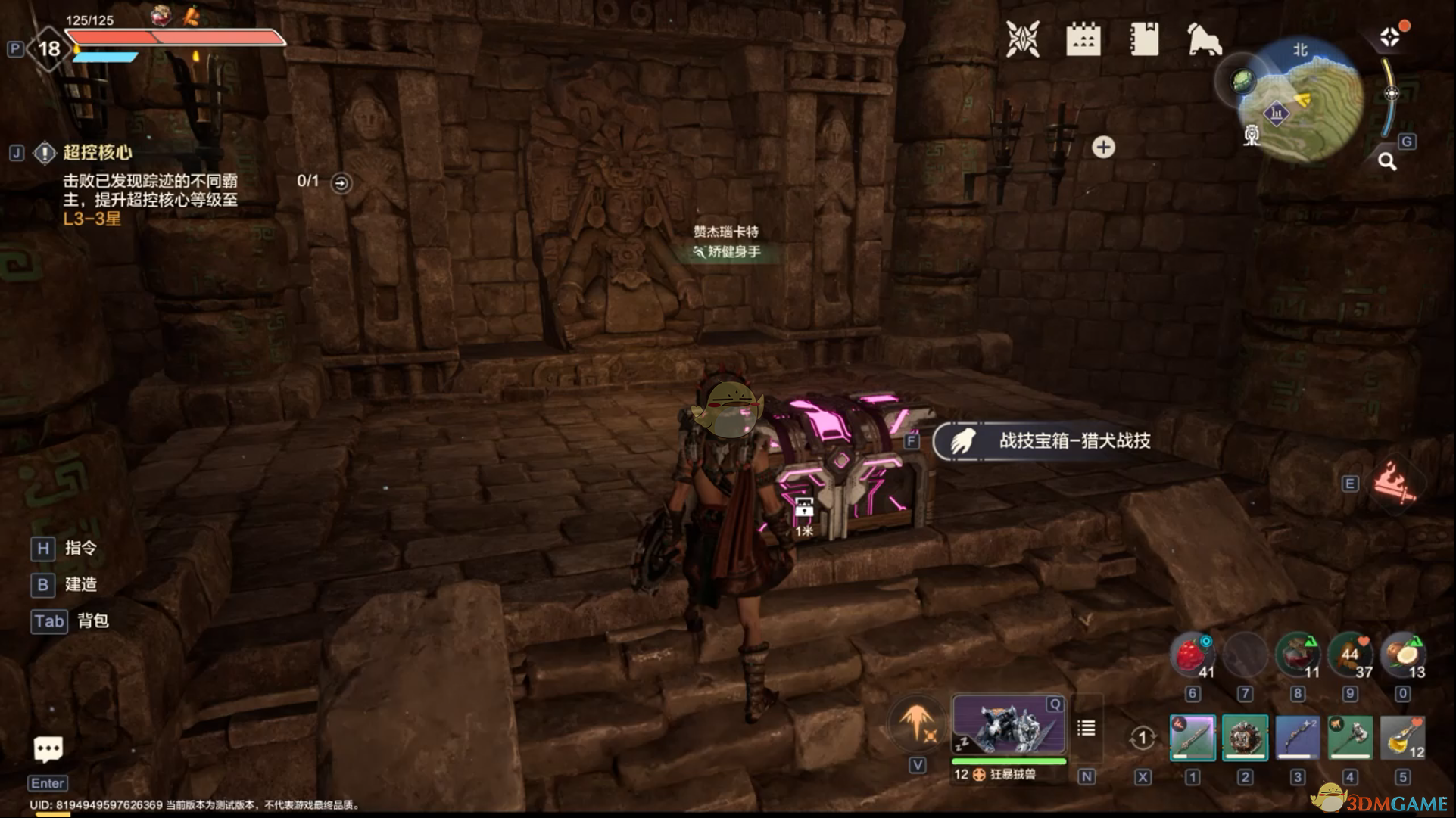The width and height of the screenshot is (1456, 818).
Task: Click the quest arrow next to 0/1
Action: 341,183
